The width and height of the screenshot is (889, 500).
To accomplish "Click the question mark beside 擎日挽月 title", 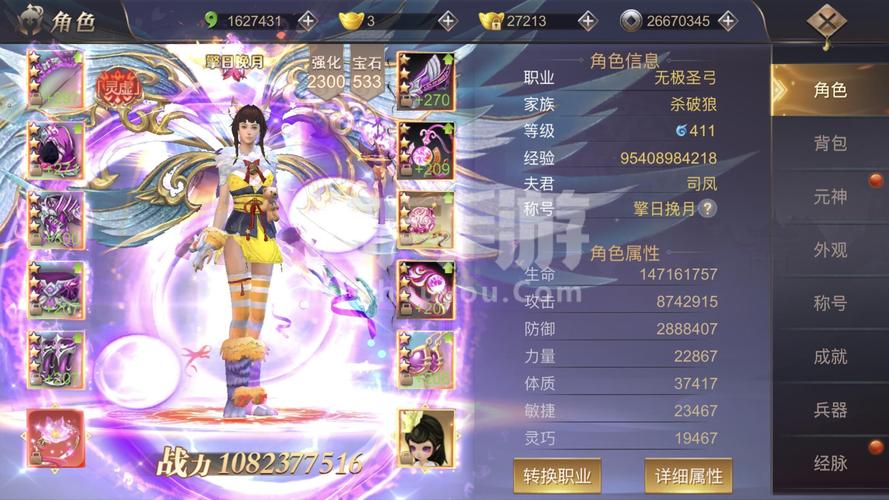I will [x=707, y=209].
